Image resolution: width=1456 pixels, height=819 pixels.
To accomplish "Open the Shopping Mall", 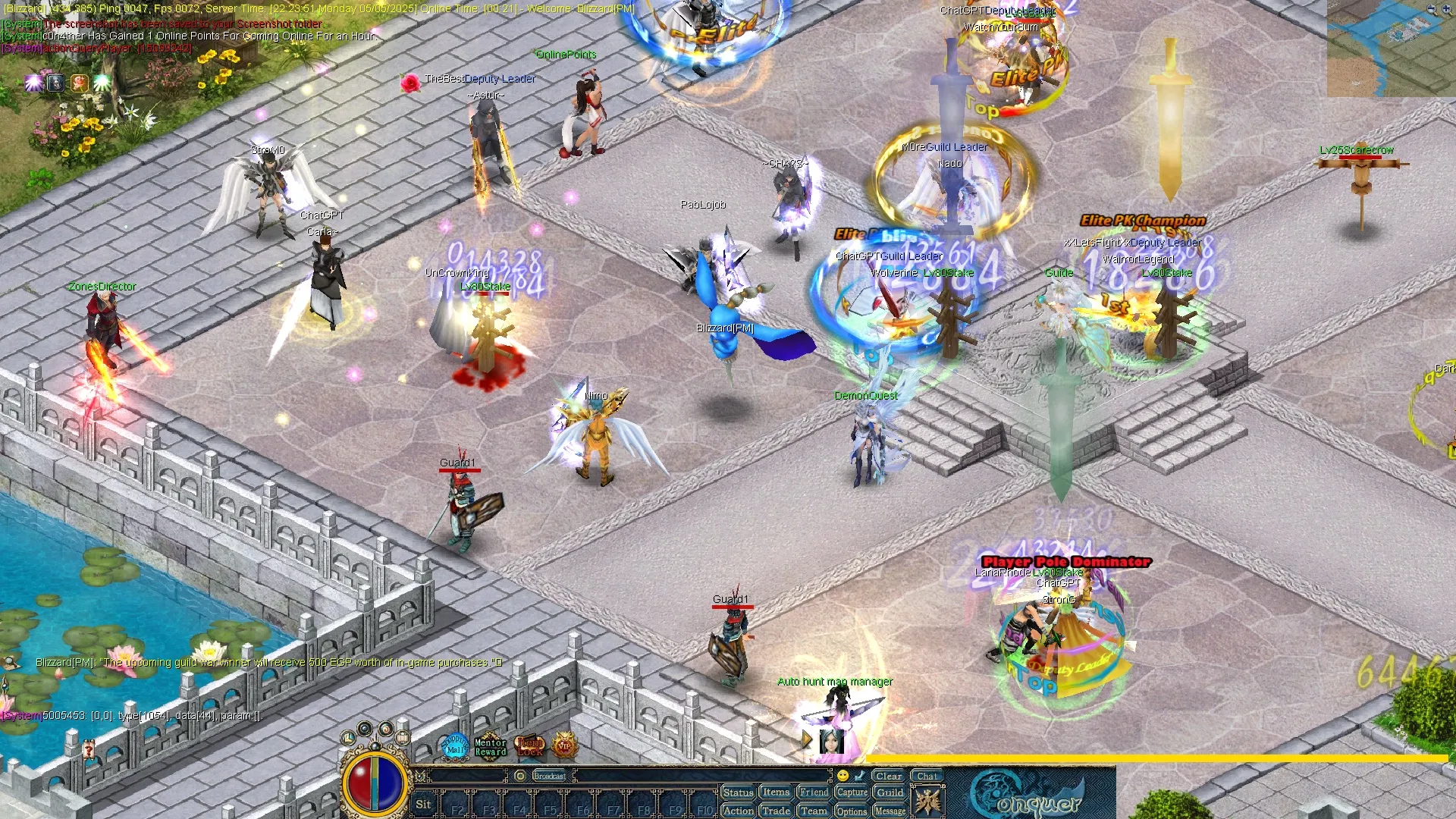I will point(455,745).
